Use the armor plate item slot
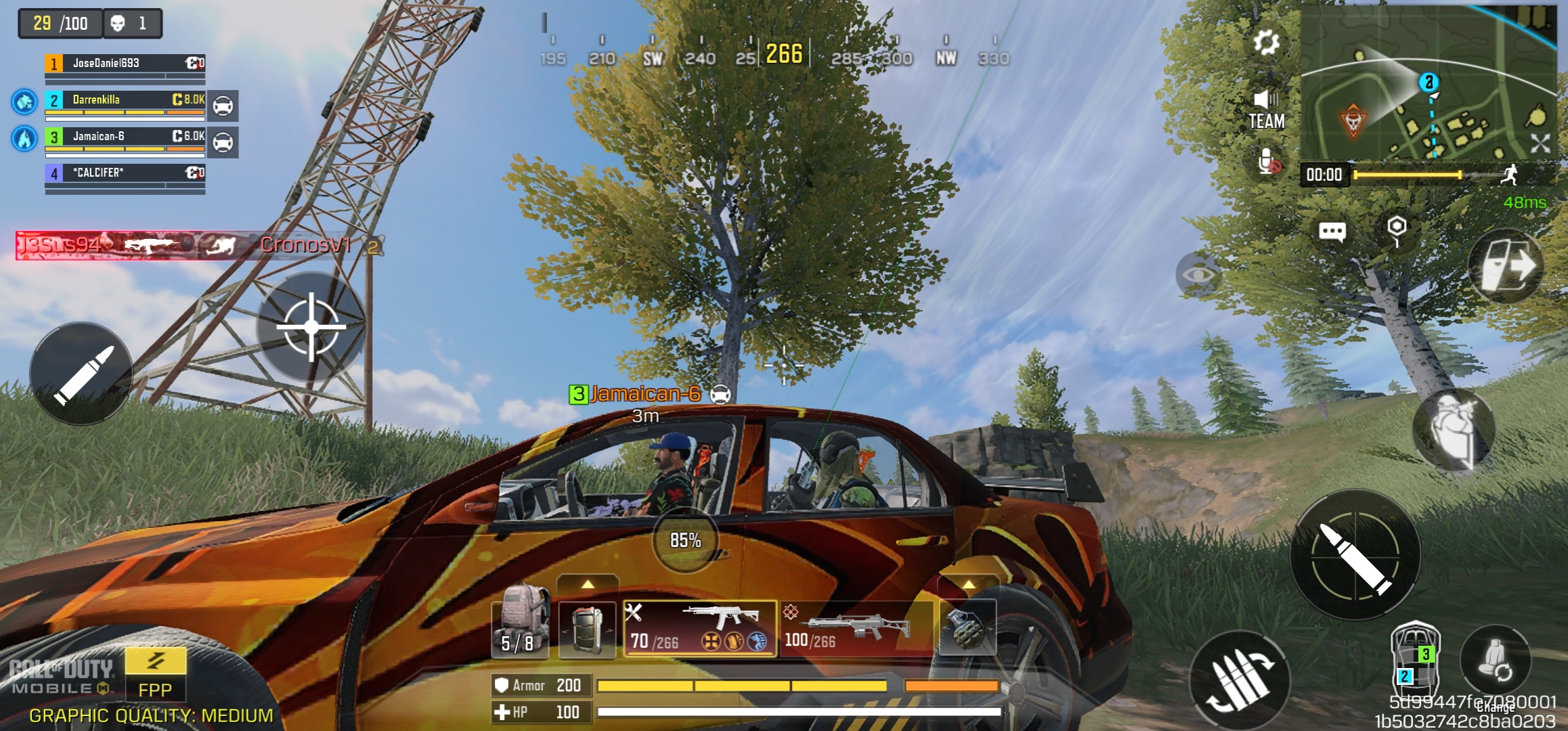Screen dimensions: 1568x731 (587, 628)
